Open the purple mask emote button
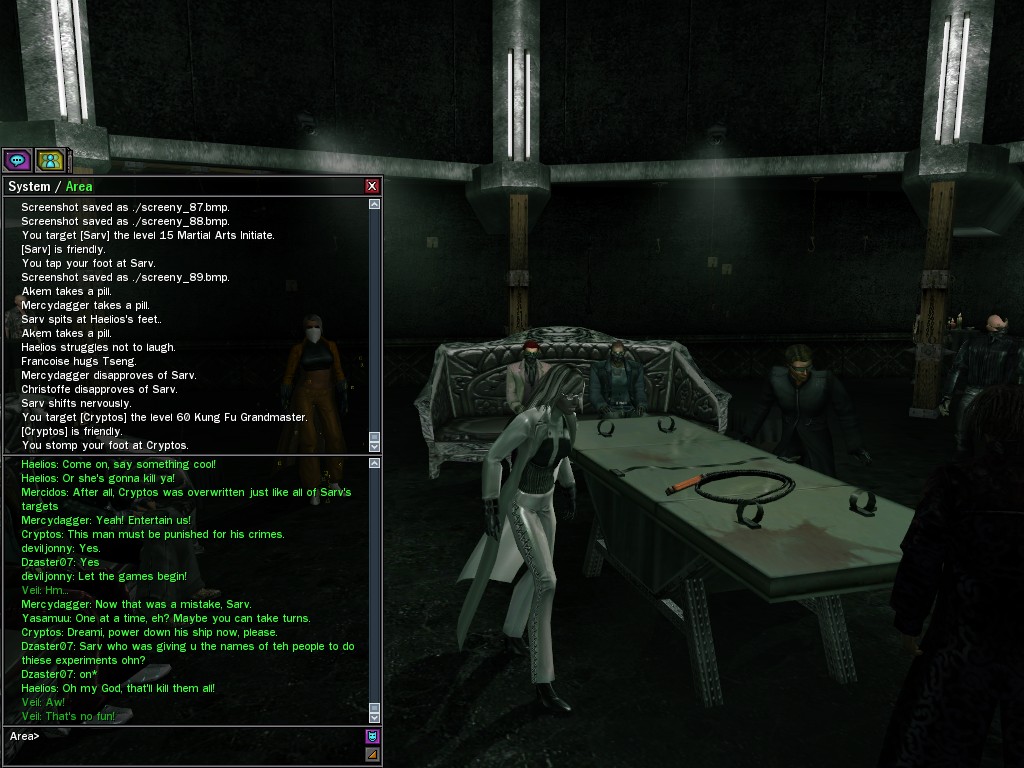Viewport: 1024px width, 768px height. [x=372, y=737]
